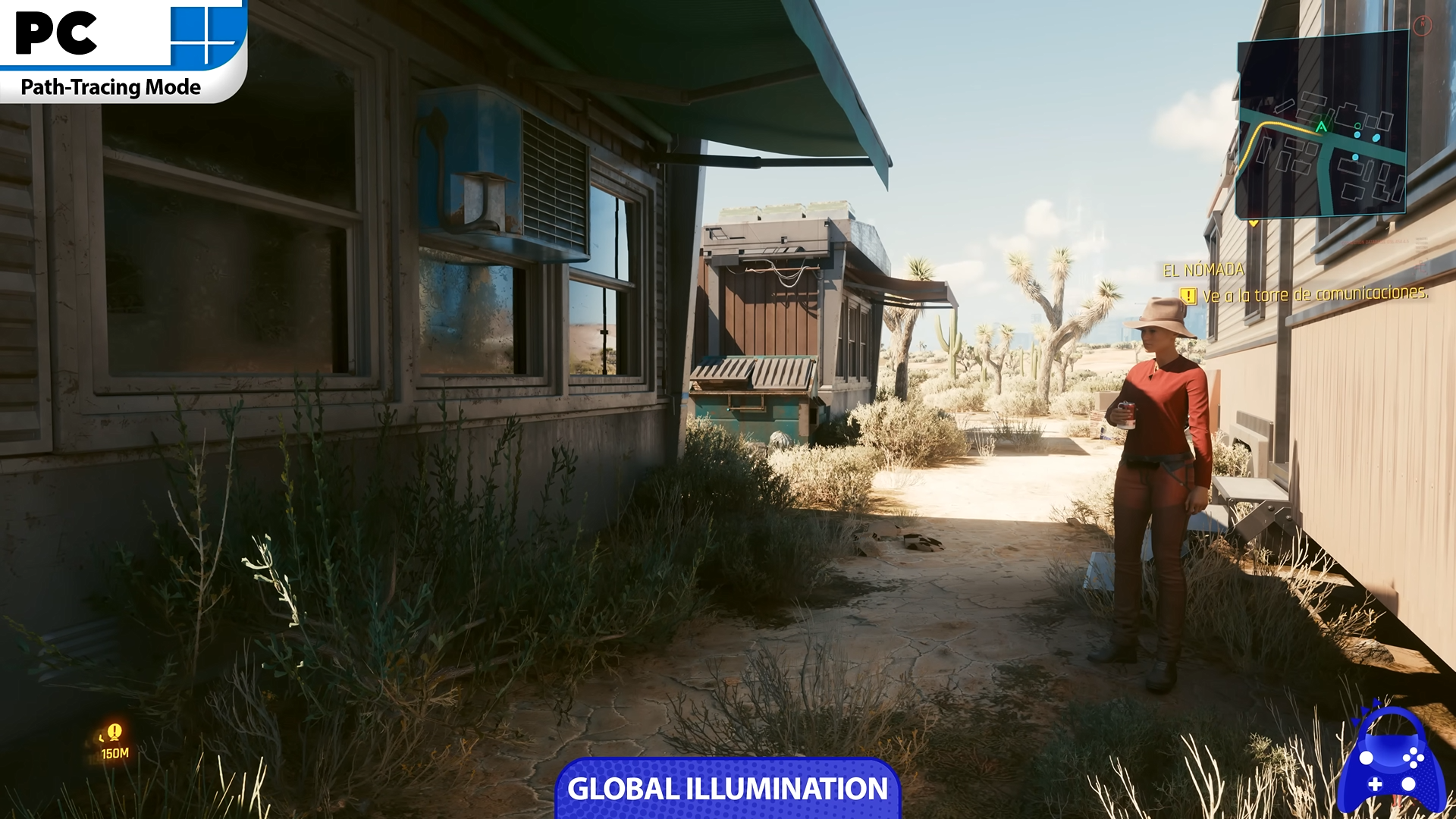This screenshot has height=819, width=1456.
Task: Click the PC Path-Tracing Mode badge
Action: coord(121,50)
